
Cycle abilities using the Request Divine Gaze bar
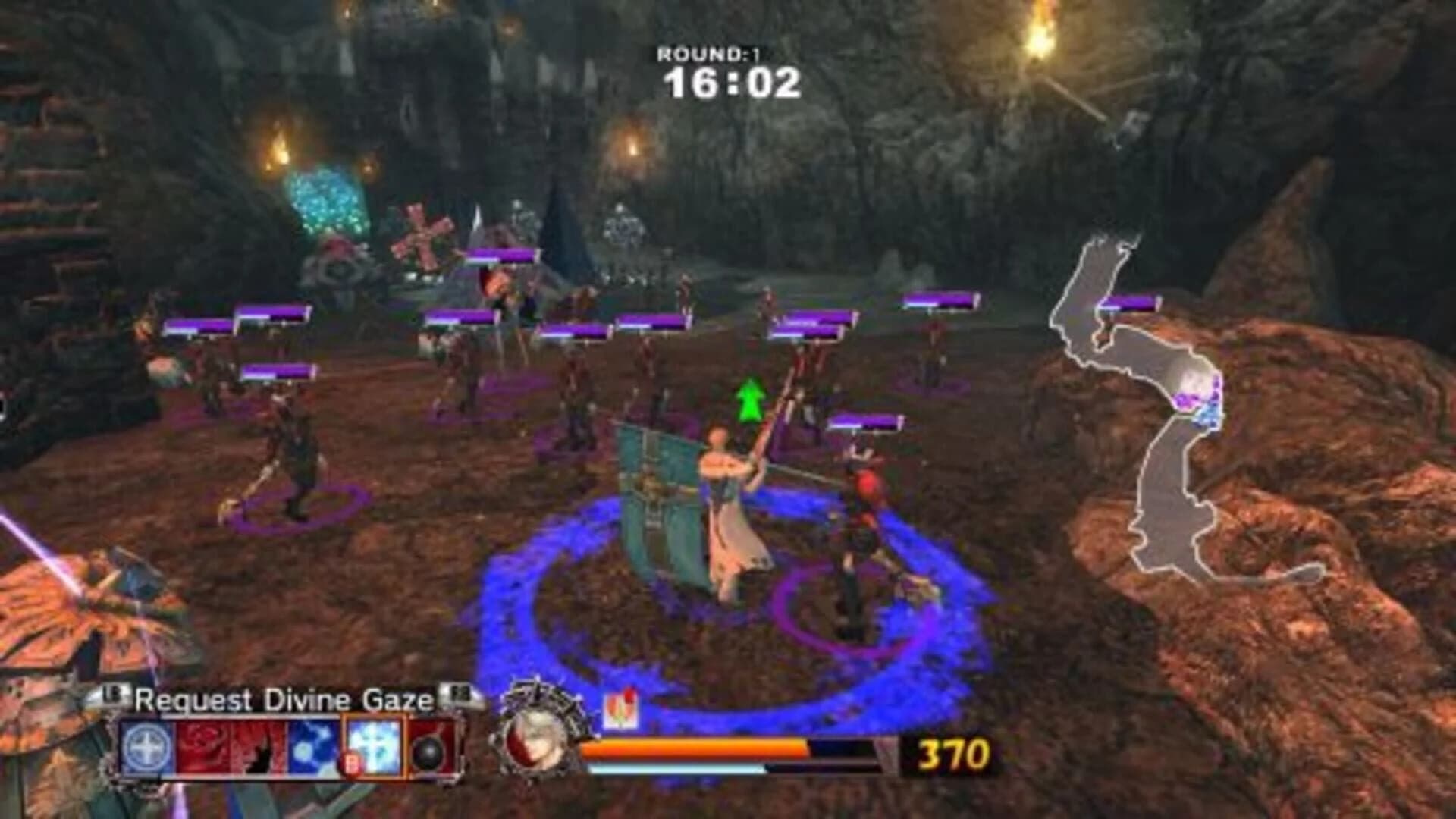pos(284,746)
